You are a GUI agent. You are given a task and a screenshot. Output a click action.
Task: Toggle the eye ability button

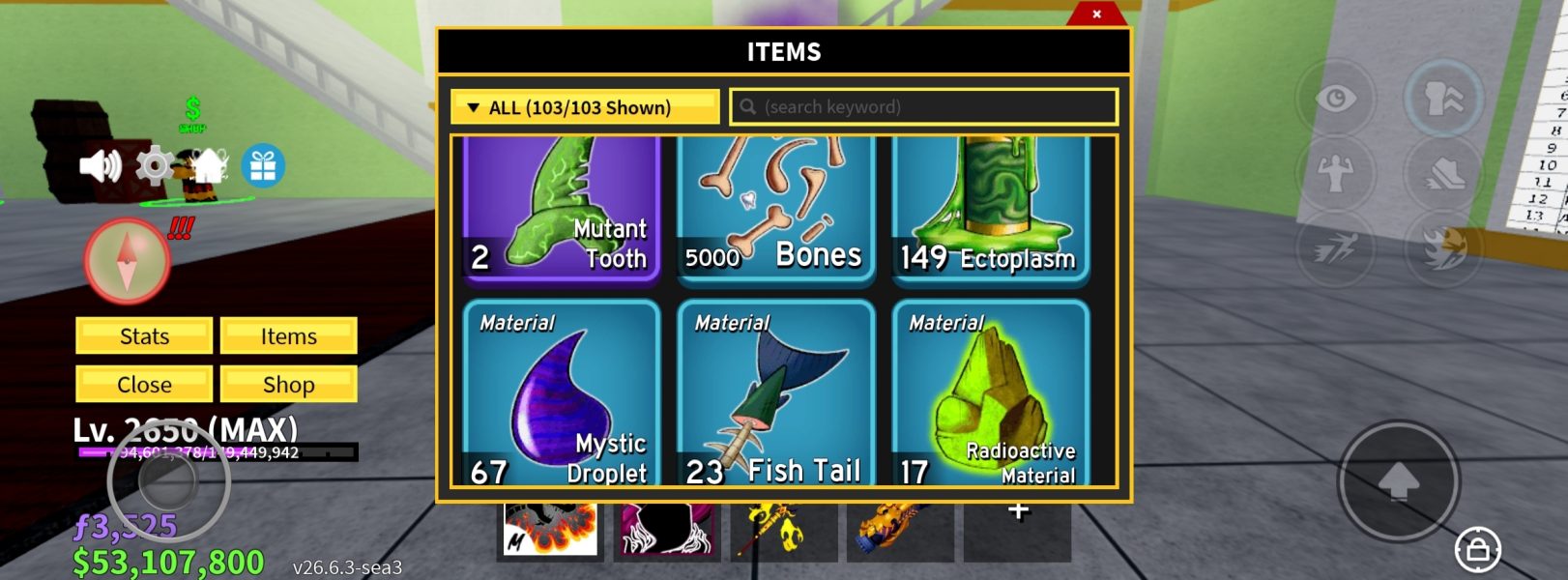click(1335, 99)
